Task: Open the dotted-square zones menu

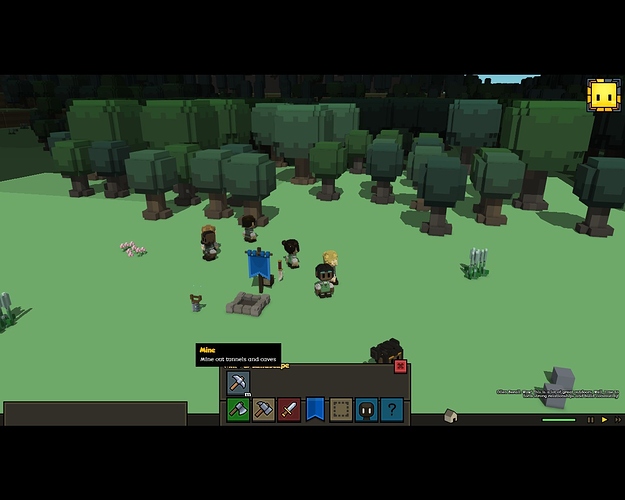Action: click(341, 409)
